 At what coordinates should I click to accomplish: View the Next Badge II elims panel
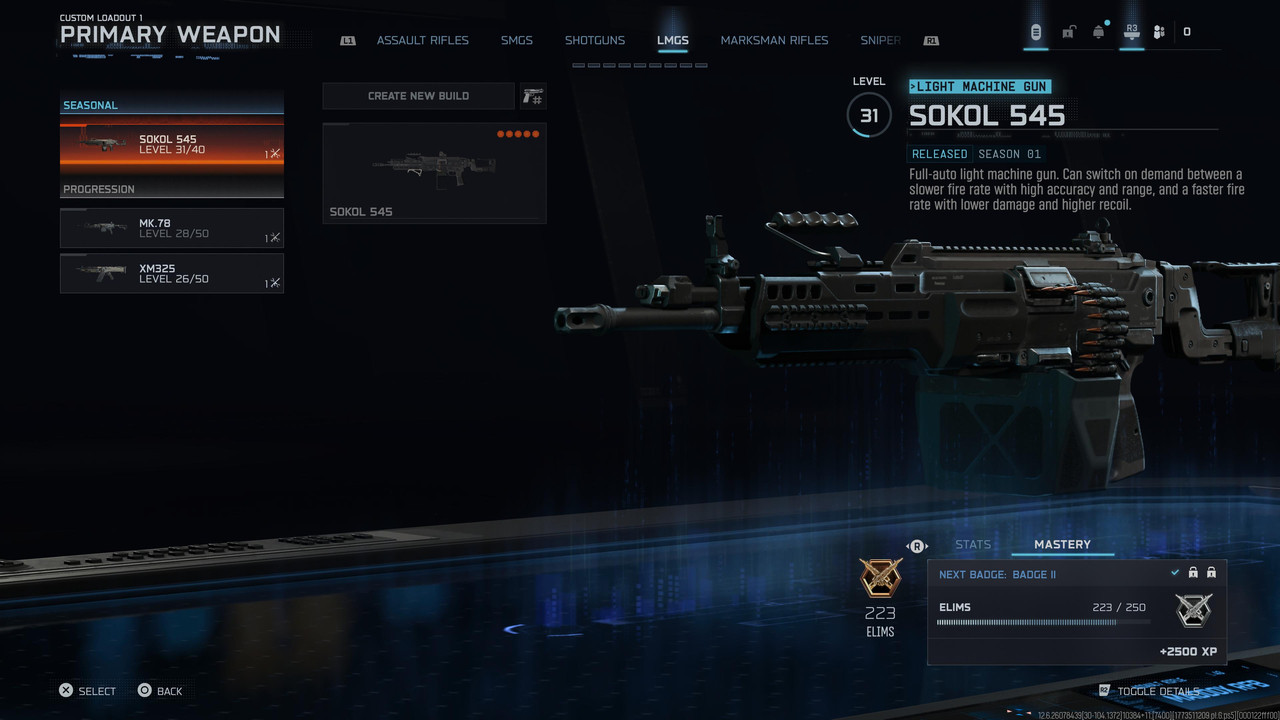[1076, 612]
